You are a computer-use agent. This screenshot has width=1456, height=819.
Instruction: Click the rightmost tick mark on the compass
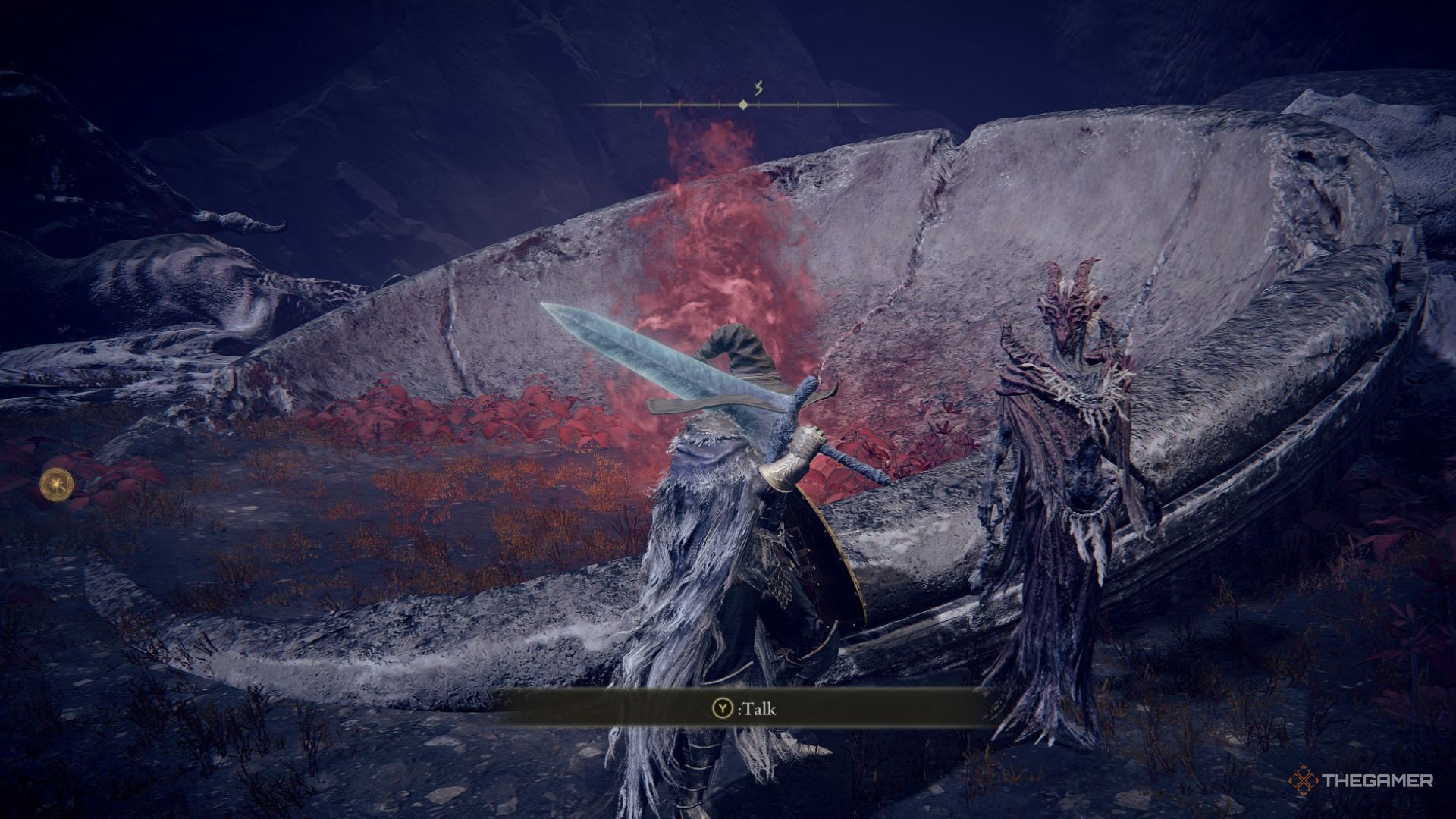pos(839,105)
